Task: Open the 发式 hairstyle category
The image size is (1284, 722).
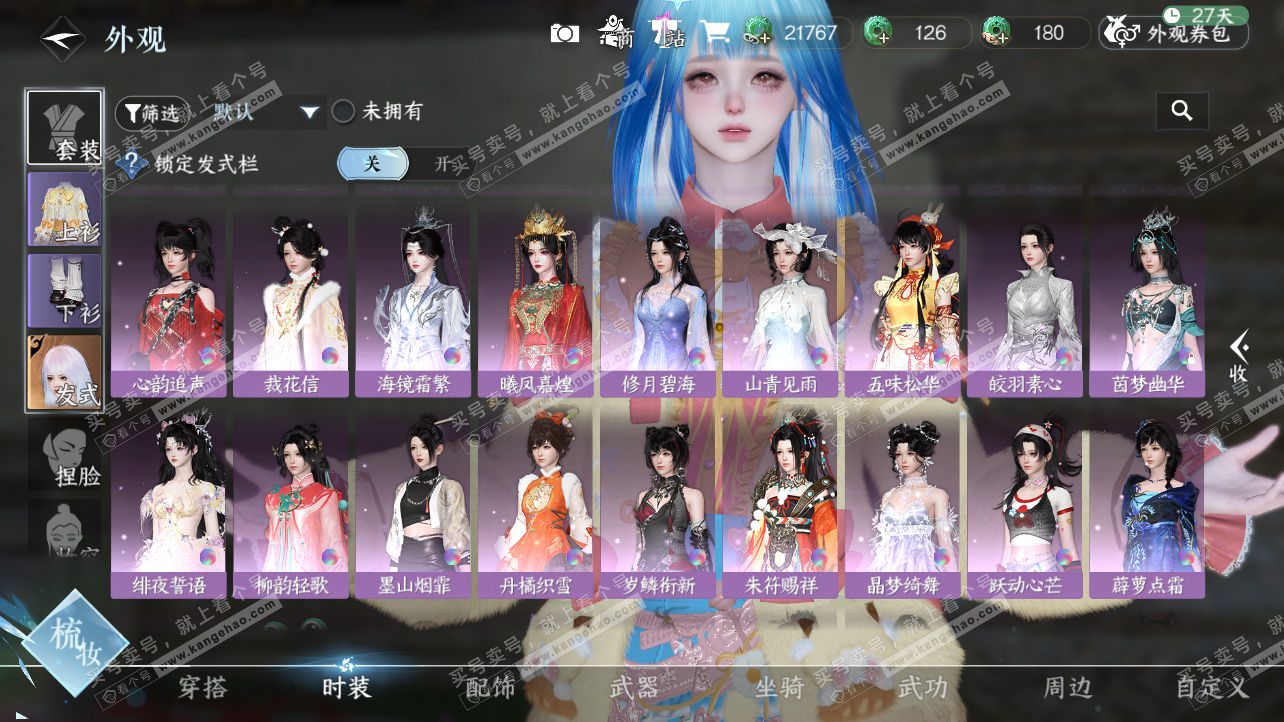Action: tap(64, 372)
